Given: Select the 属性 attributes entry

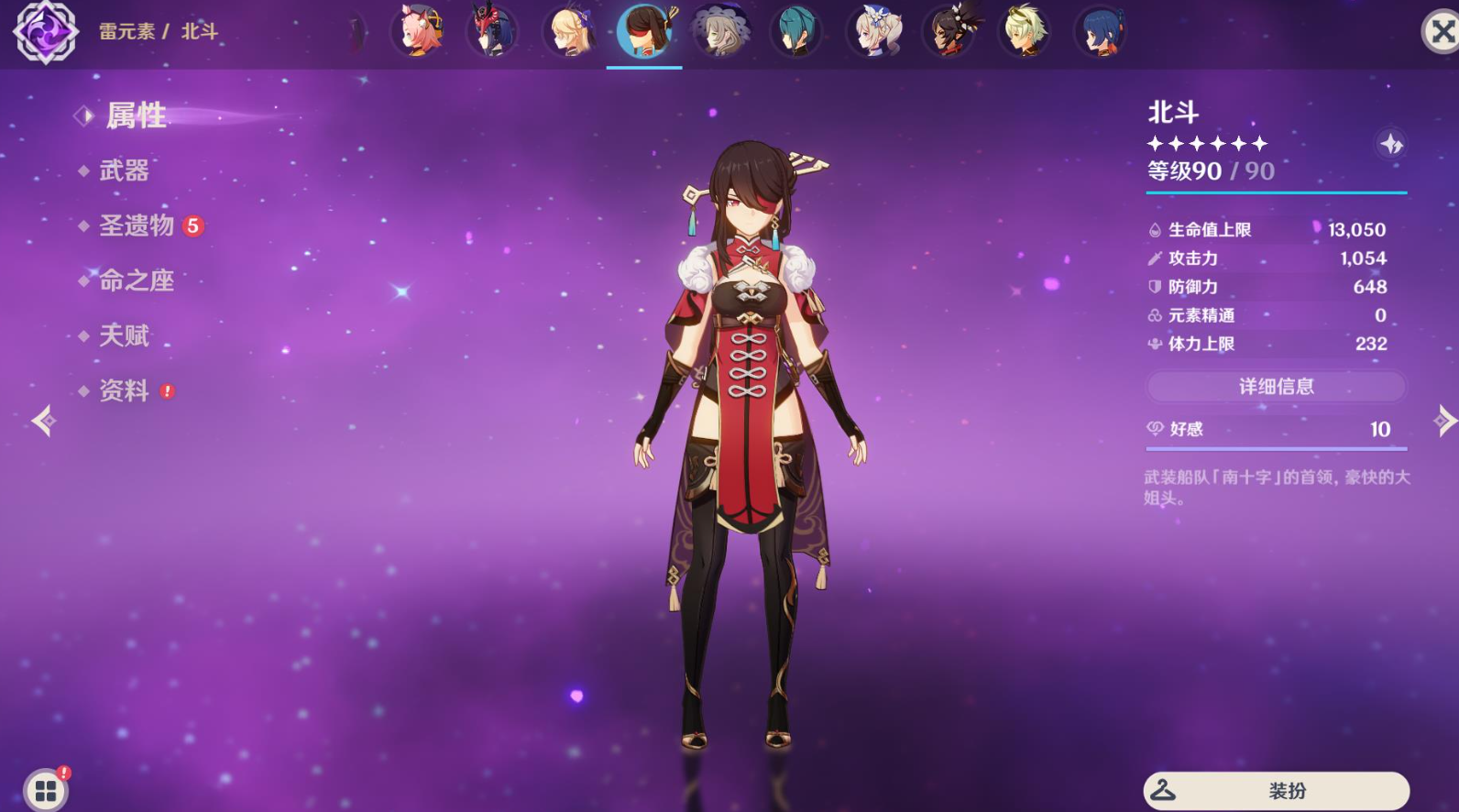Looking at the screenshot, I should [x=136, y=115].
